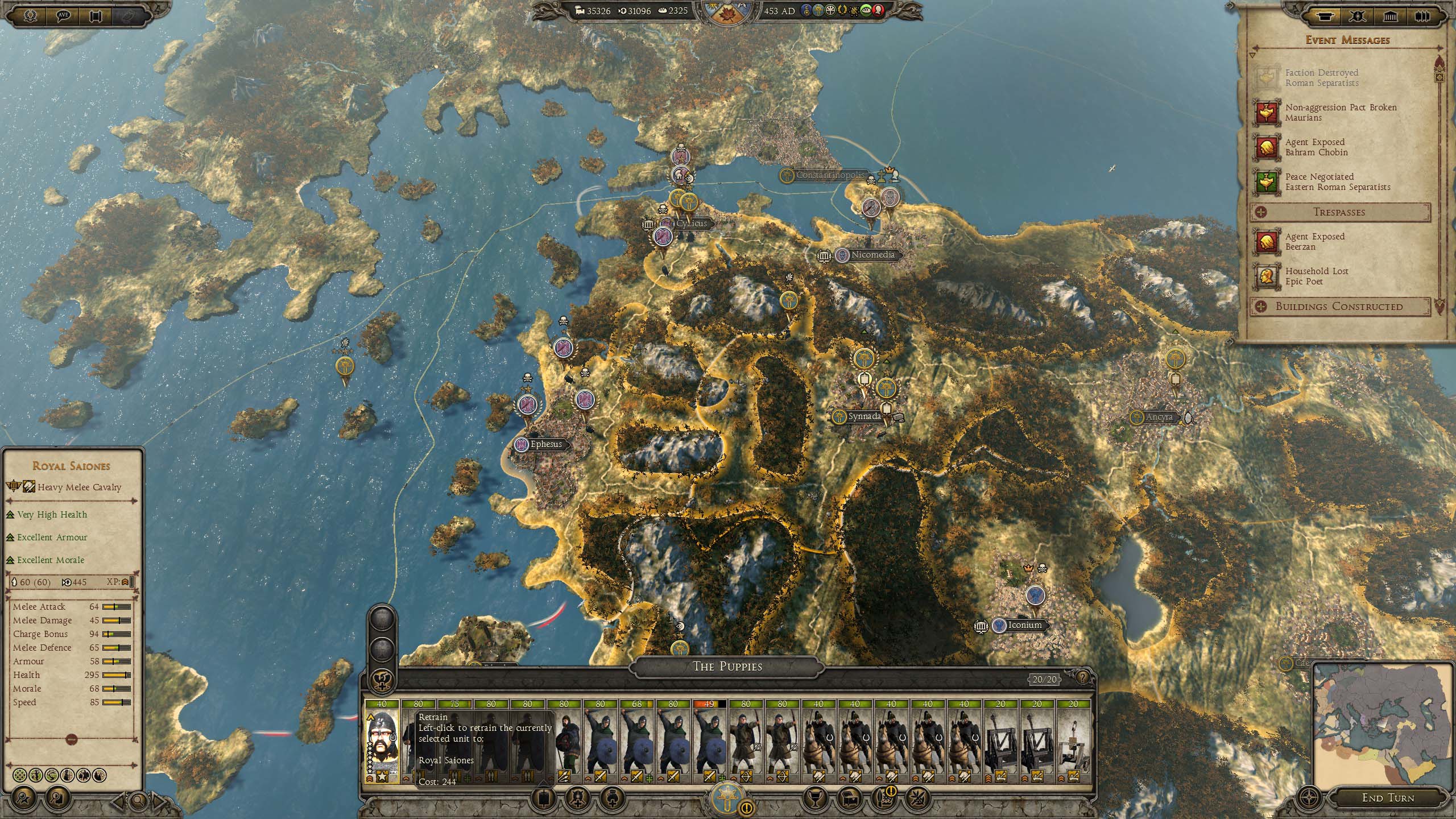Open the goblet icon button on army bar
This screenshot has width=1456, height=819.
[813, 797]
